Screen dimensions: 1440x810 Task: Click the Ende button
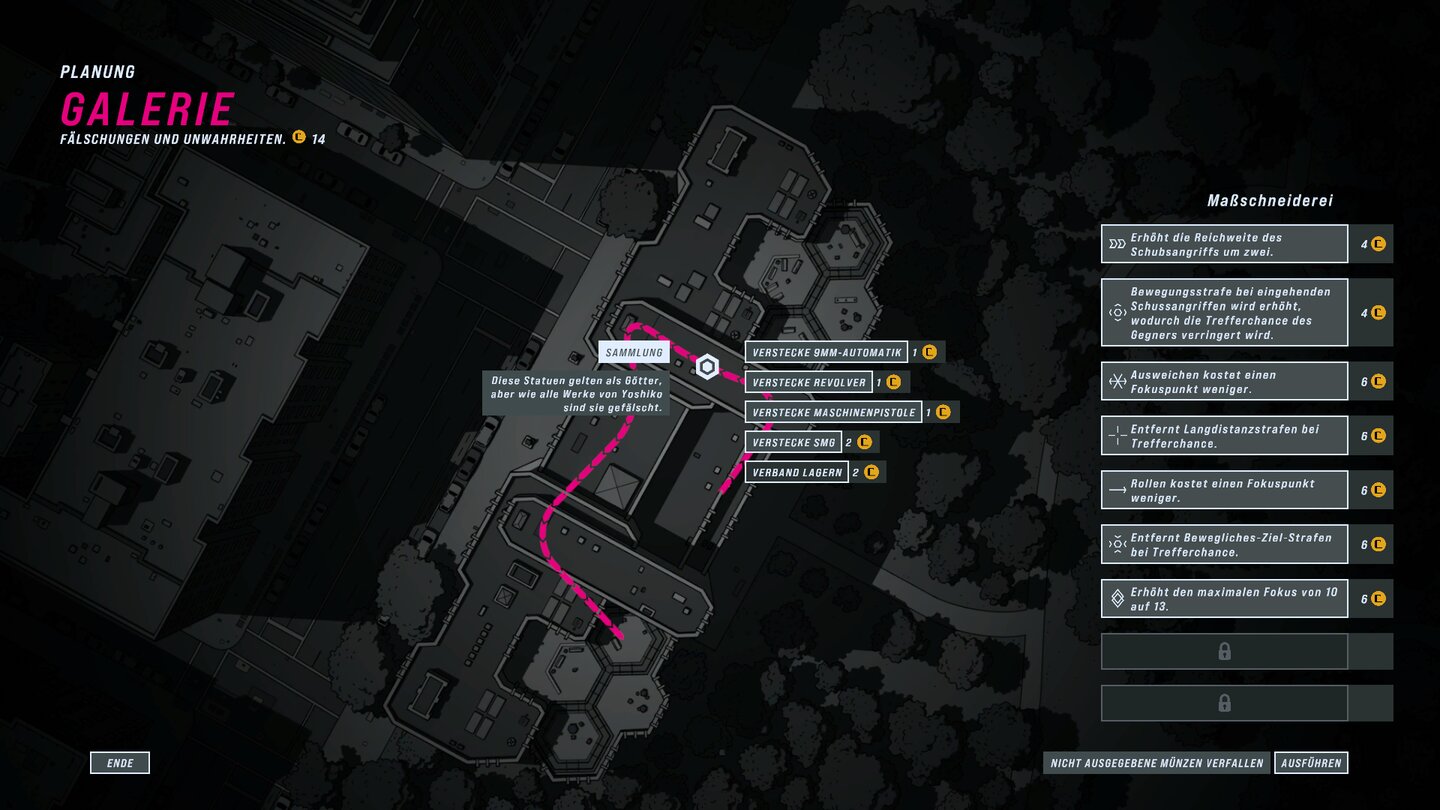120,762
